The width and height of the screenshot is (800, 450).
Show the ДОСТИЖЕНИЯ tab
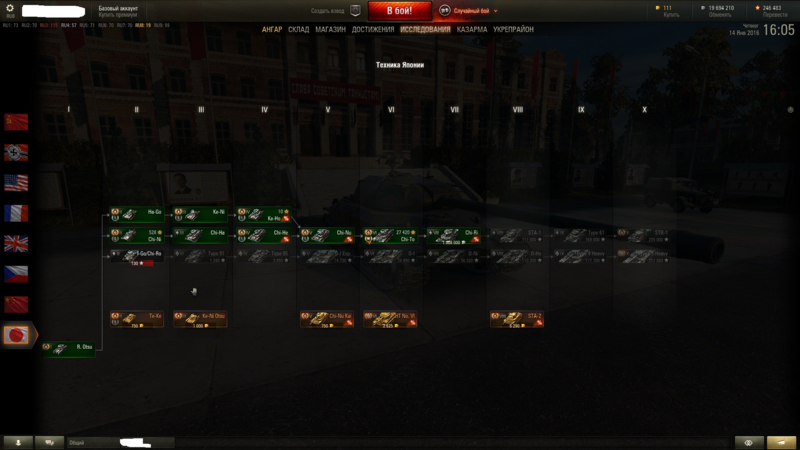(x=373, y=30)
